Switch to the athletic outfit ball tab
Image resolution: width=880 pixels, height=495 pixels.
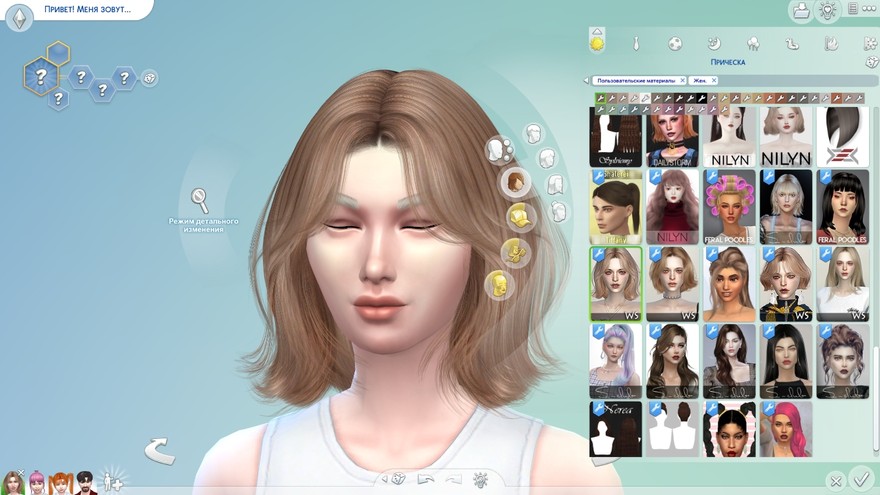coord(675,43)
